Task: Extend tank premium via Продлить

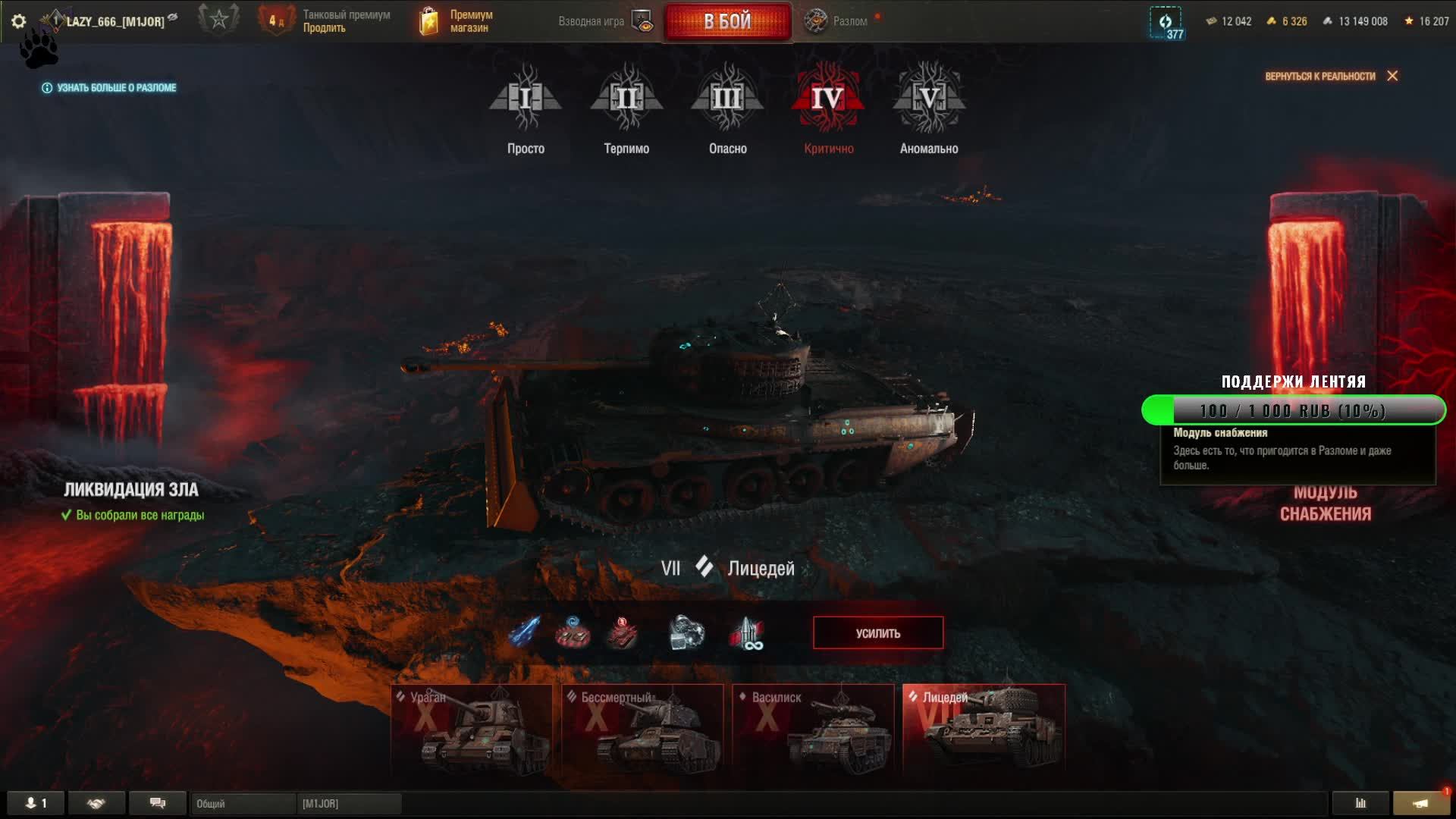Action: click(325, 28)
